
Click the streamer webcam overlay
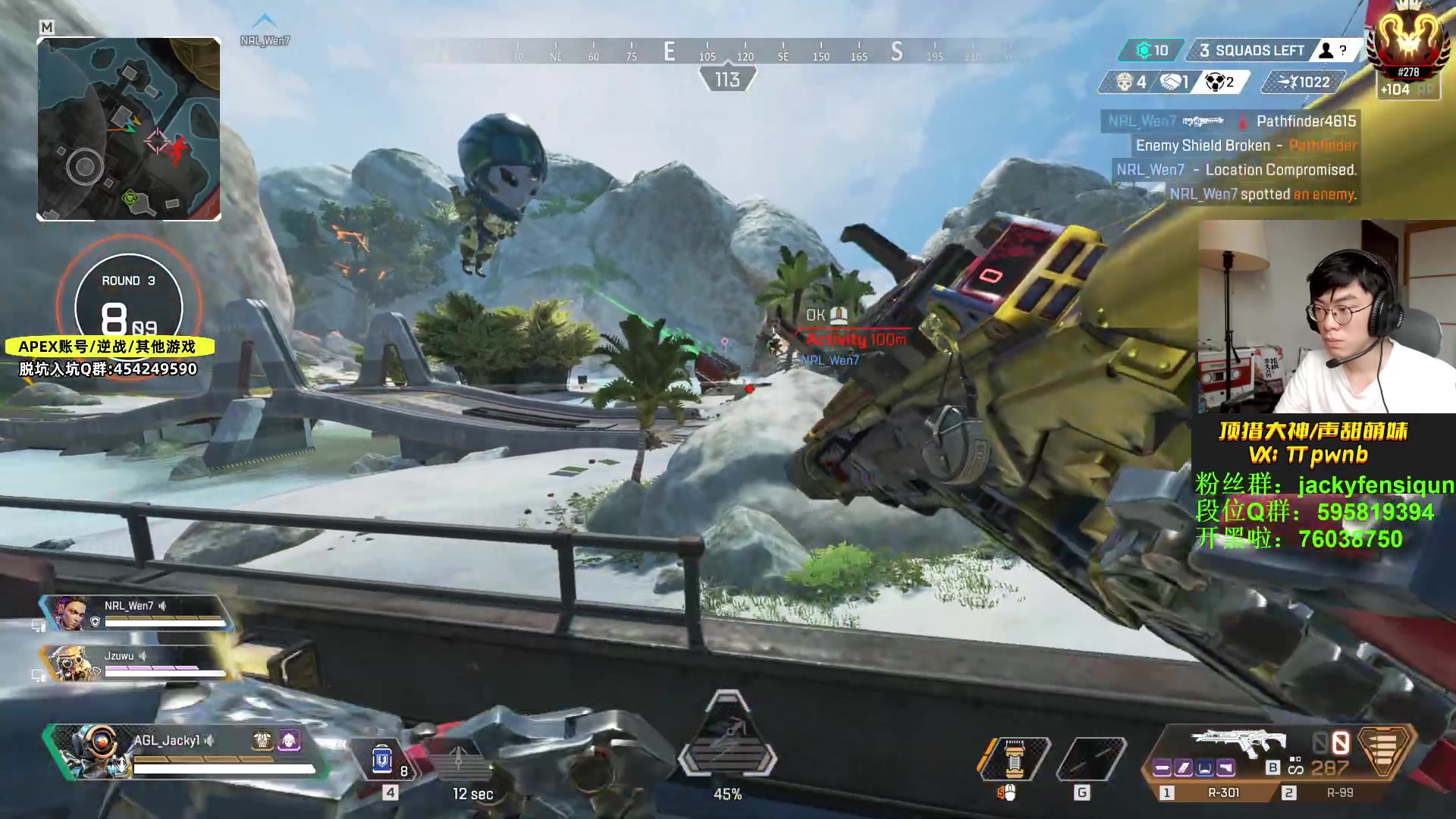[x=1326, y=317]
